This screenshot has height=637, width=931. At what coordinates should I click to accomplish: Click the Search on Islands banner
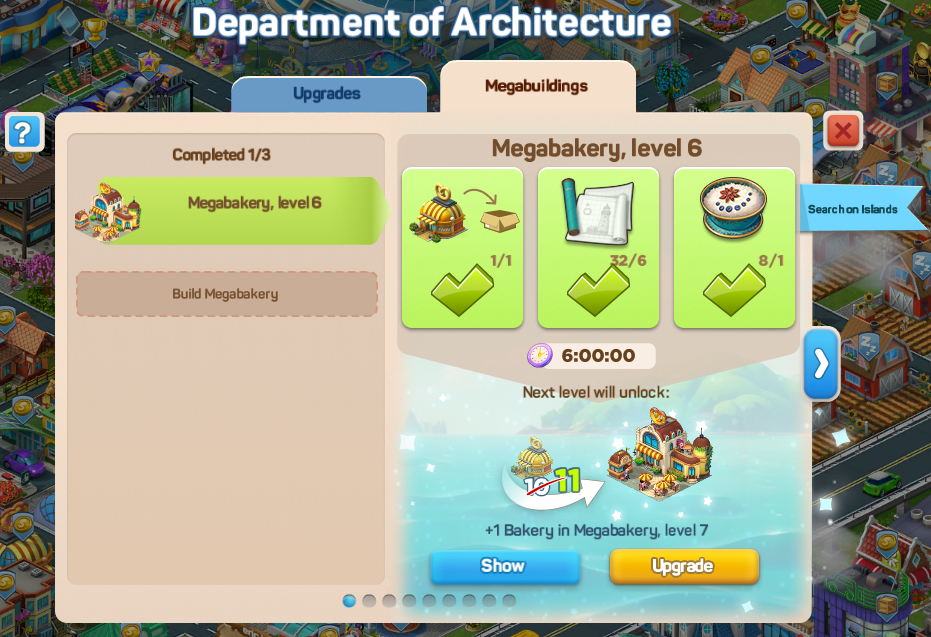[857, 209]
